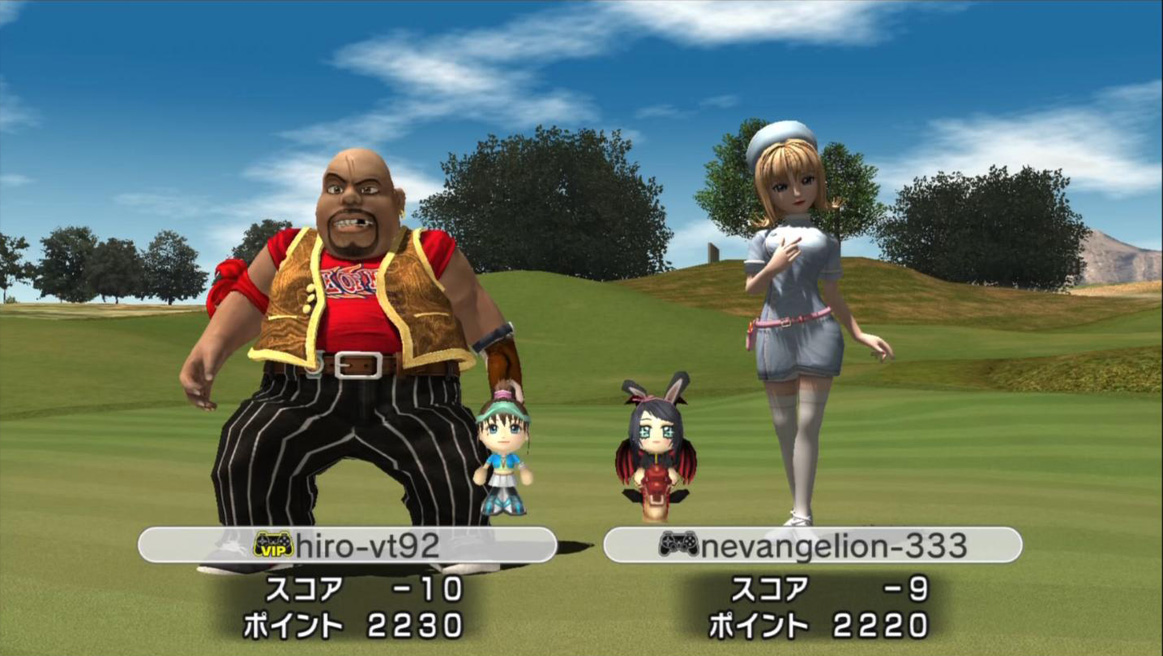Select the hiro-vt92 player name plate

347,545
